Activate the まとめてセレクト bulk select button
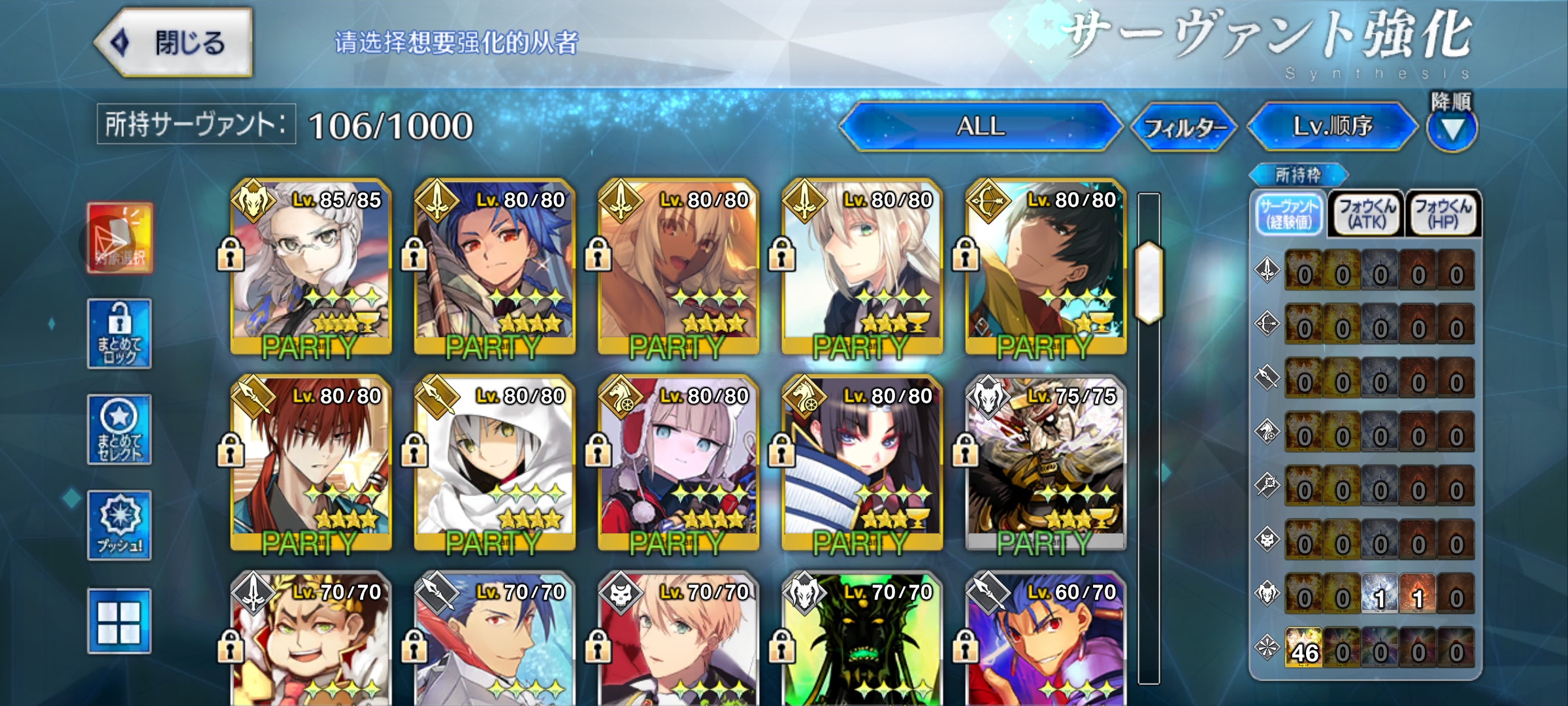The width and height of the screenshot is (1568, 706). tap(120, 429)
